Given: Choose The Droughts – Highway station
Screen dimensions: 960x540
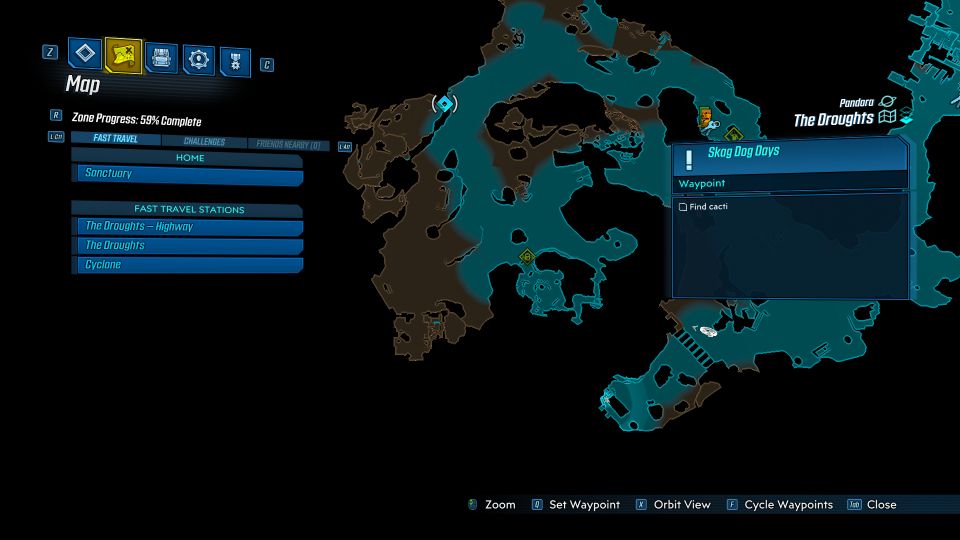Looking at the screenshot, I should coord(189,227).
